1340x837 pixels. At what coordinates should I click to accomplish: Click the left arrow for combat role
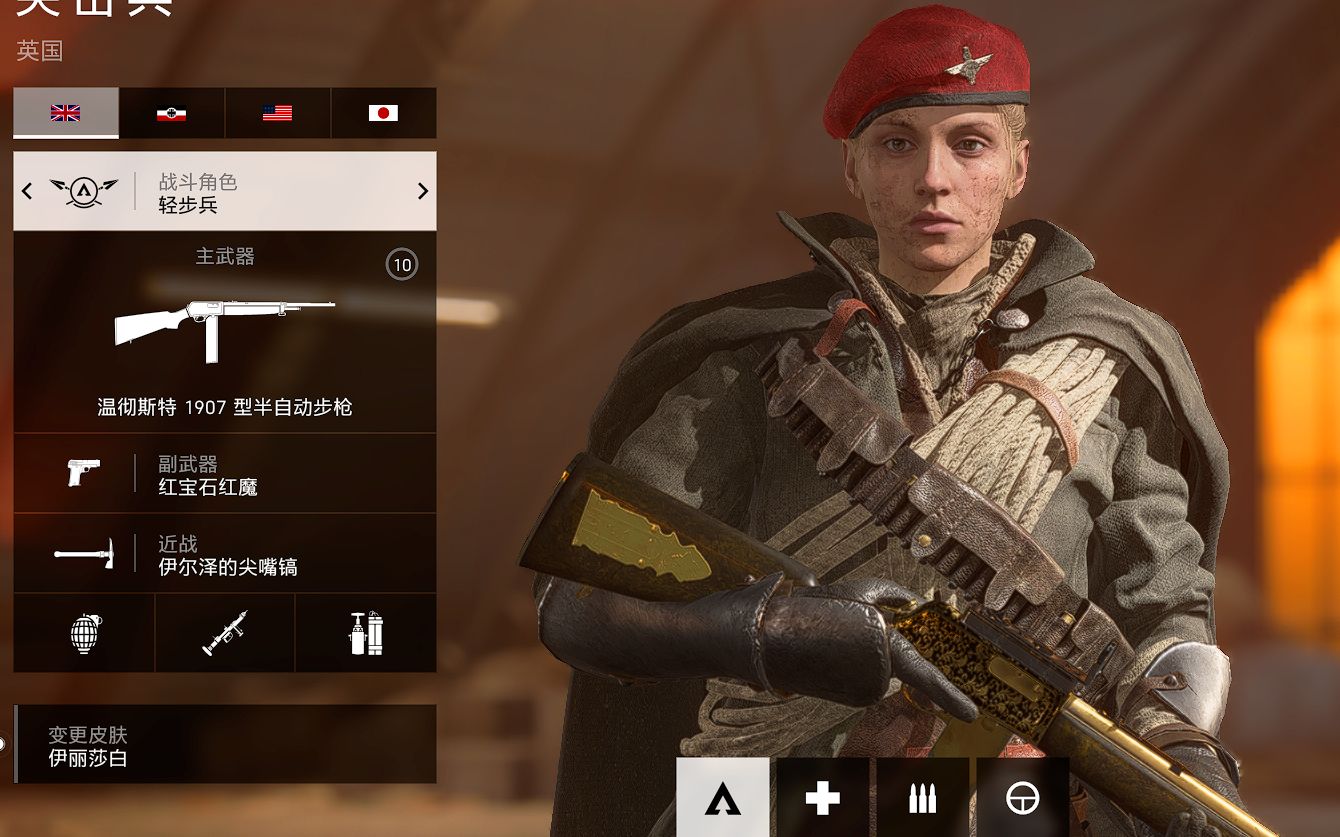pyautogui.click(x=27, y=191)
